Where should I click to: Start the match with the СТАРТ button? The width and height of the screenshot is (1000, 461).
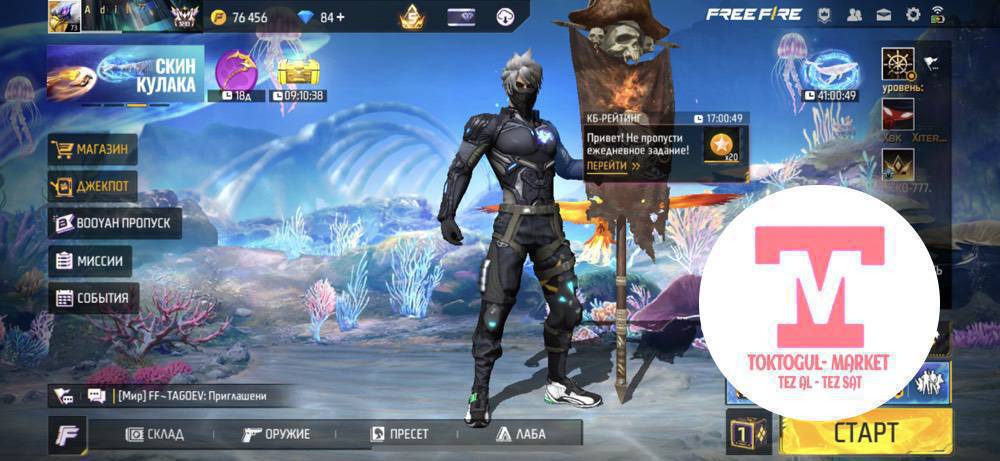tap(865, 433)
